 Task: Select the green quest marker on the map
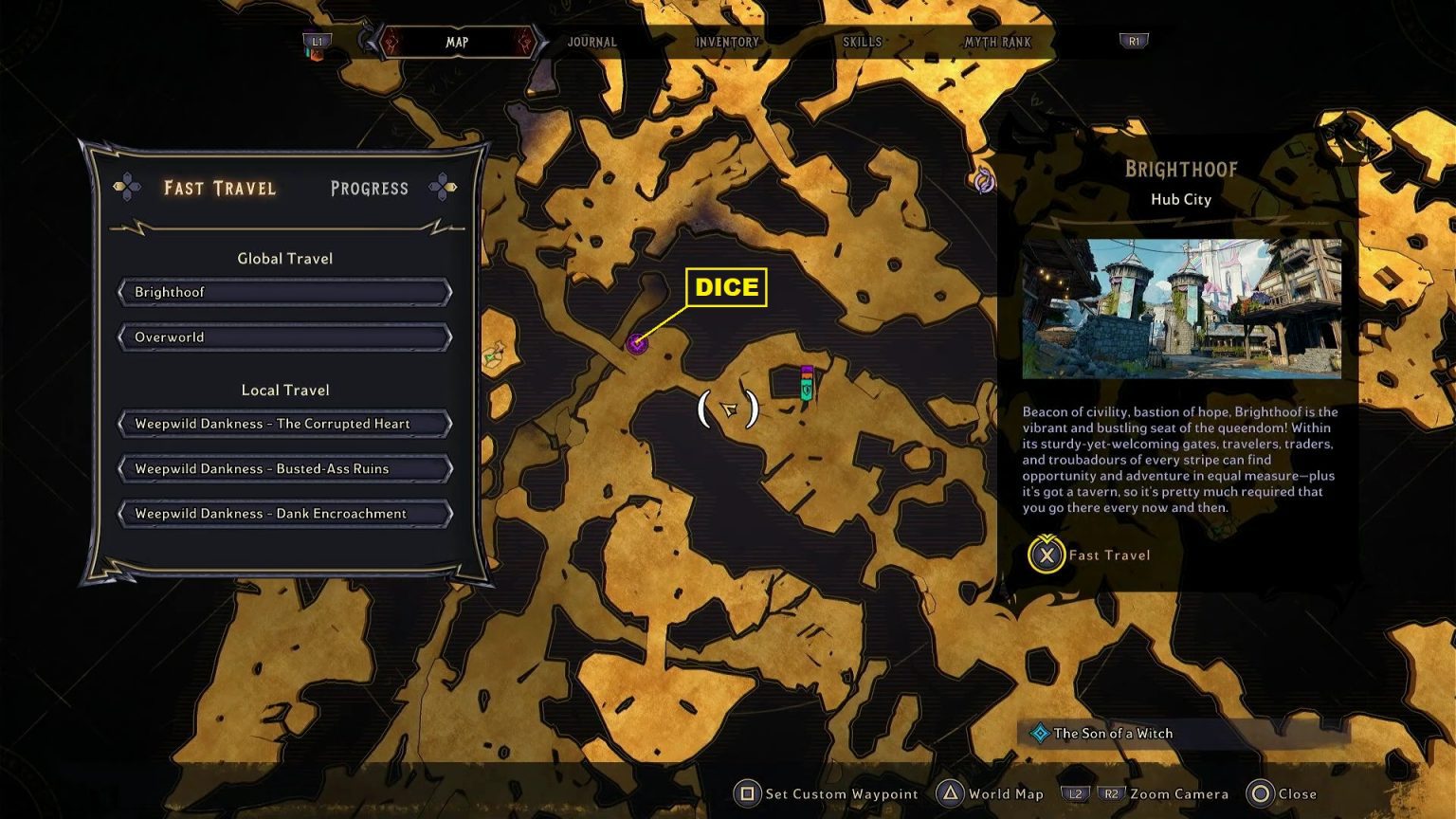point(805,383)
